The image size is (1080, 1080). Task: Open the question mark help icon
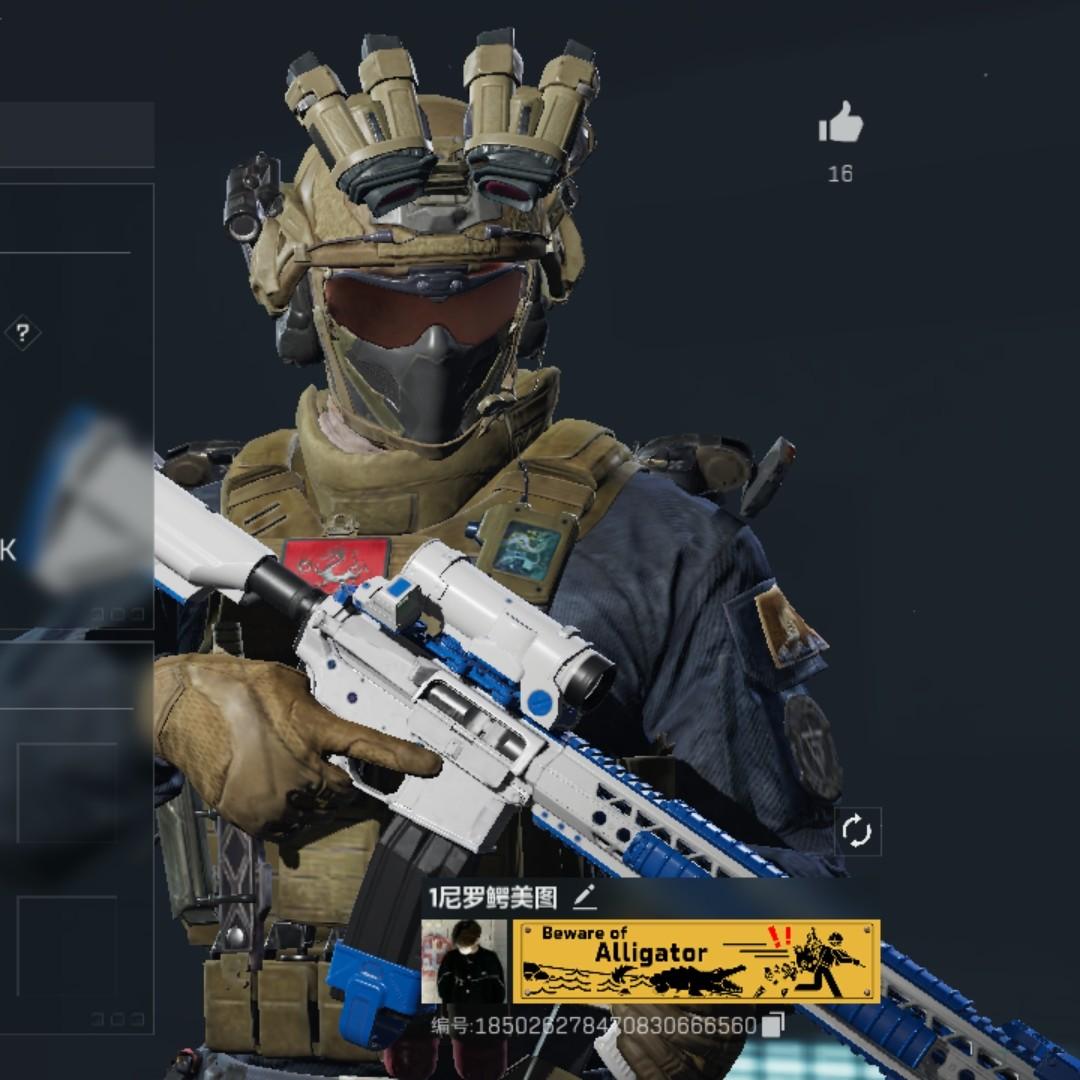pos(22,333)
